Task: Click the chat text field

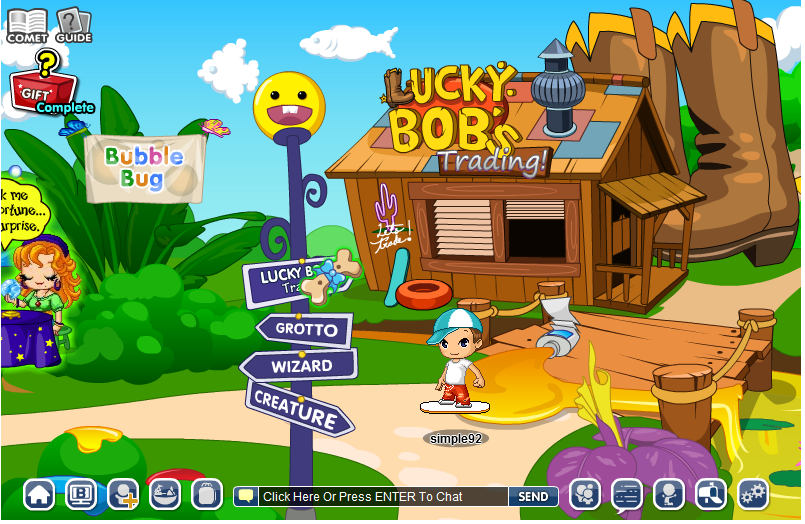Action: (382, 496)
